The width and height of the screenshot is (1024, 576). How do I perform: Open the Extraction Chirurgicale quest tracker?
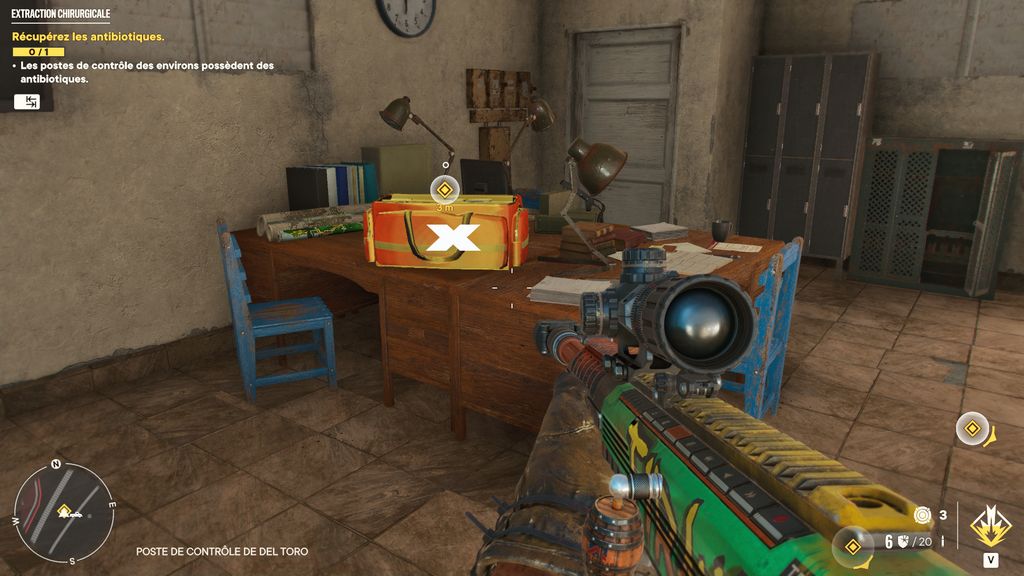point(61,15)
